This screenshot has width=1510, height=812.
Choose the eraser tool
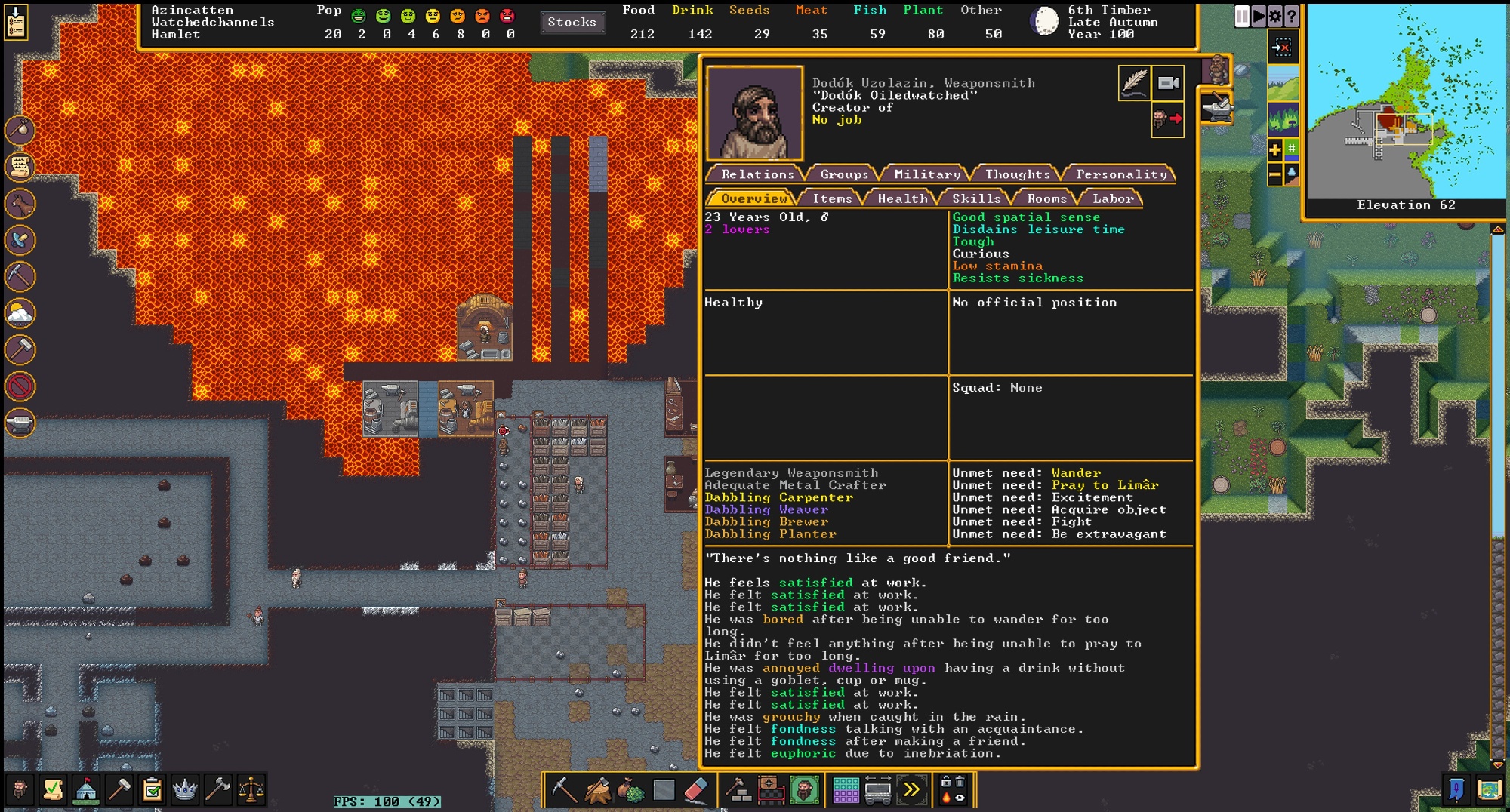[x=696, y=790]
